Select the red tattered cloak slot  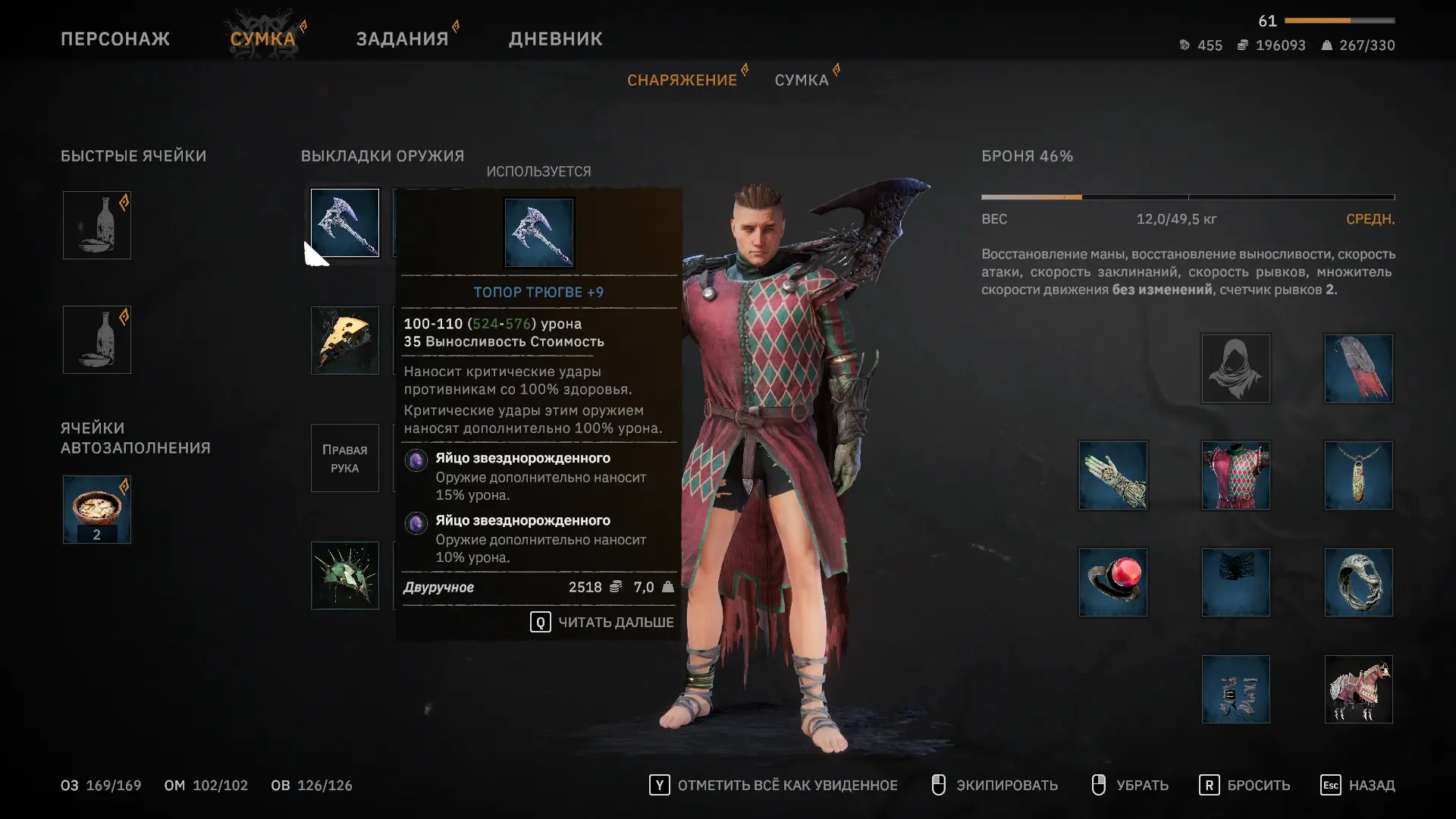pyautogui.click(x=1358, y=369)
